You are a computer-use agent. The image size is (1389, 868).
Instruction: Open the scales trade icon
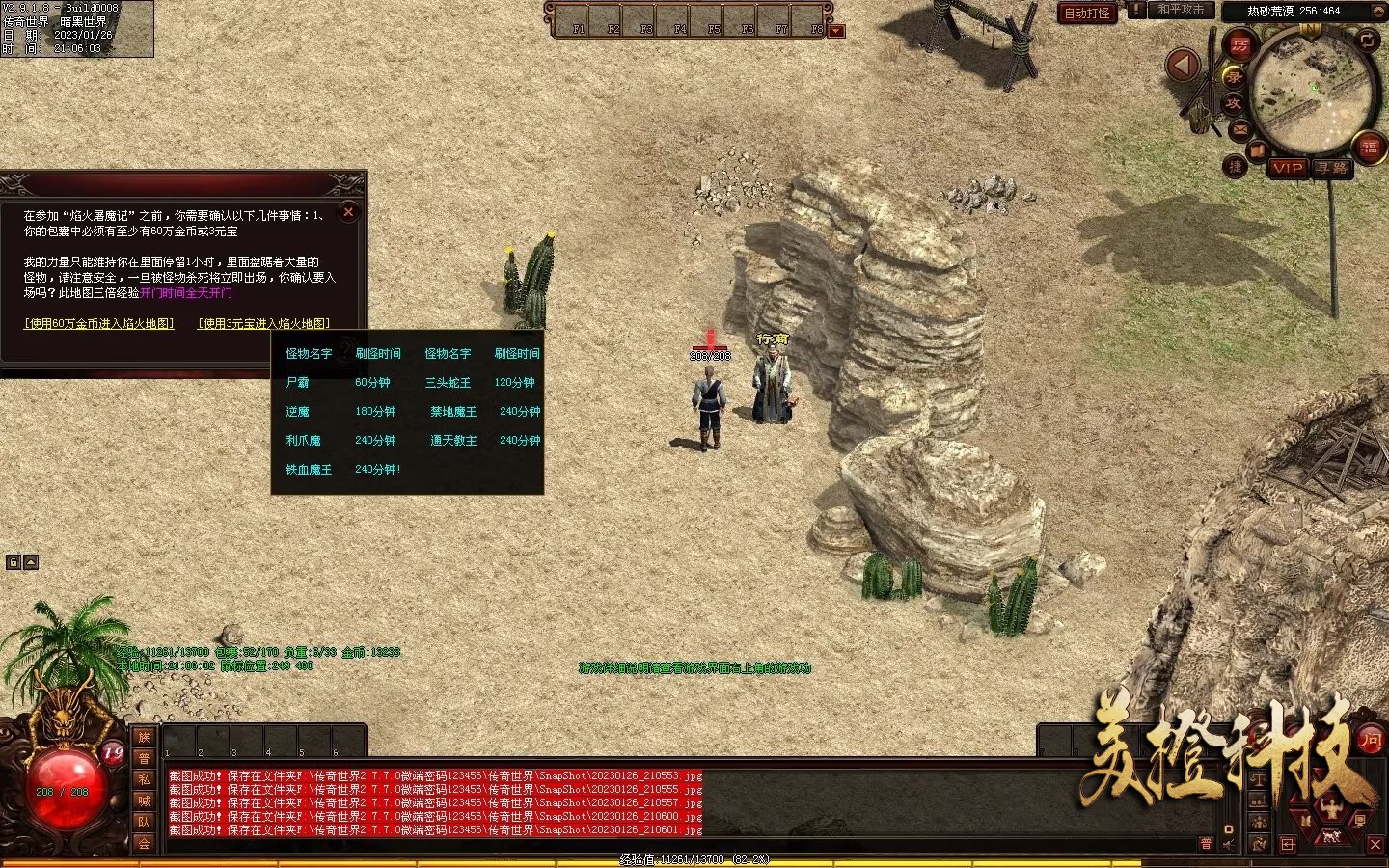(1259, 779)
